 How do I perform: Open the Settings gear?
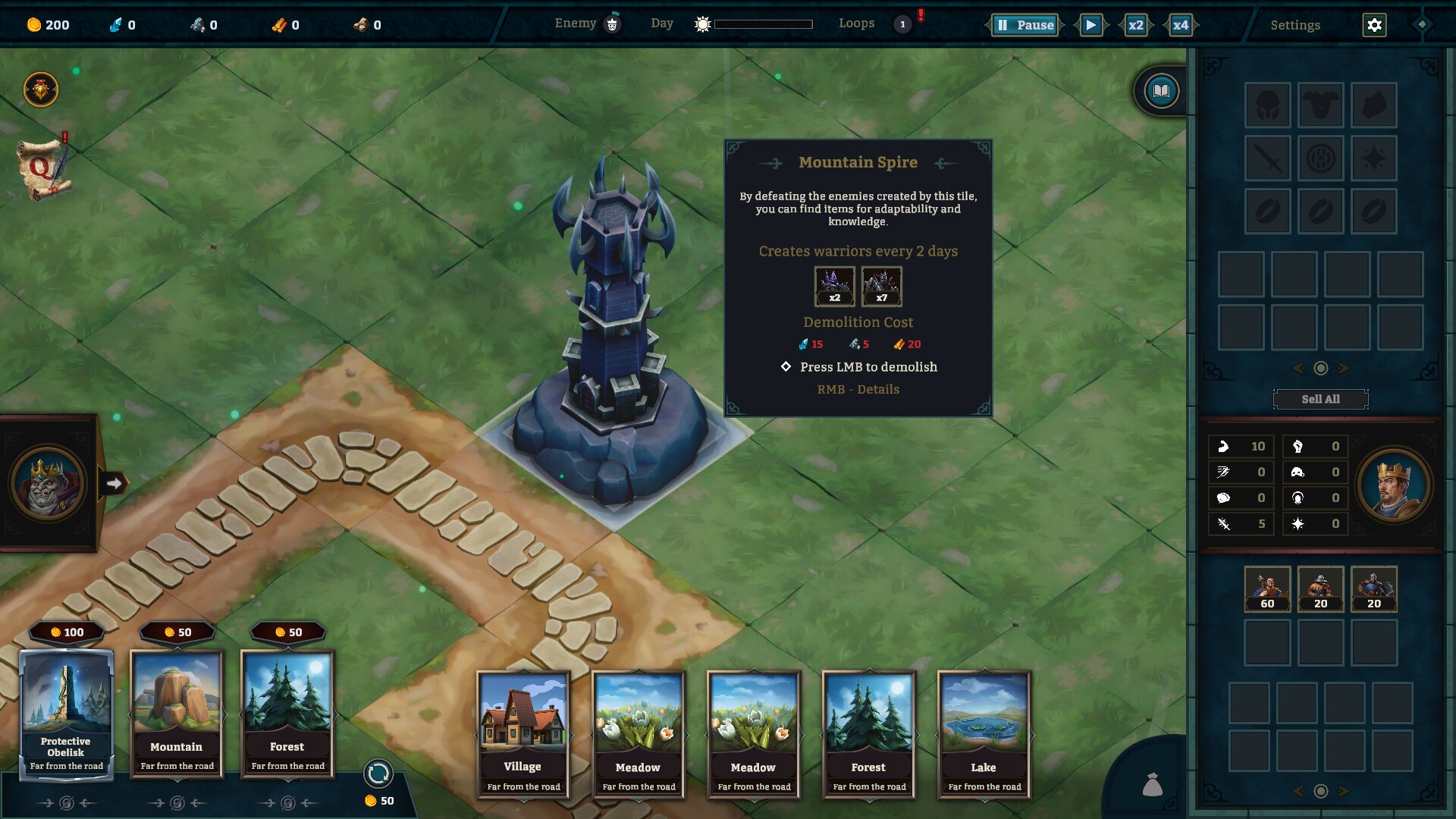coord(1374,25)
